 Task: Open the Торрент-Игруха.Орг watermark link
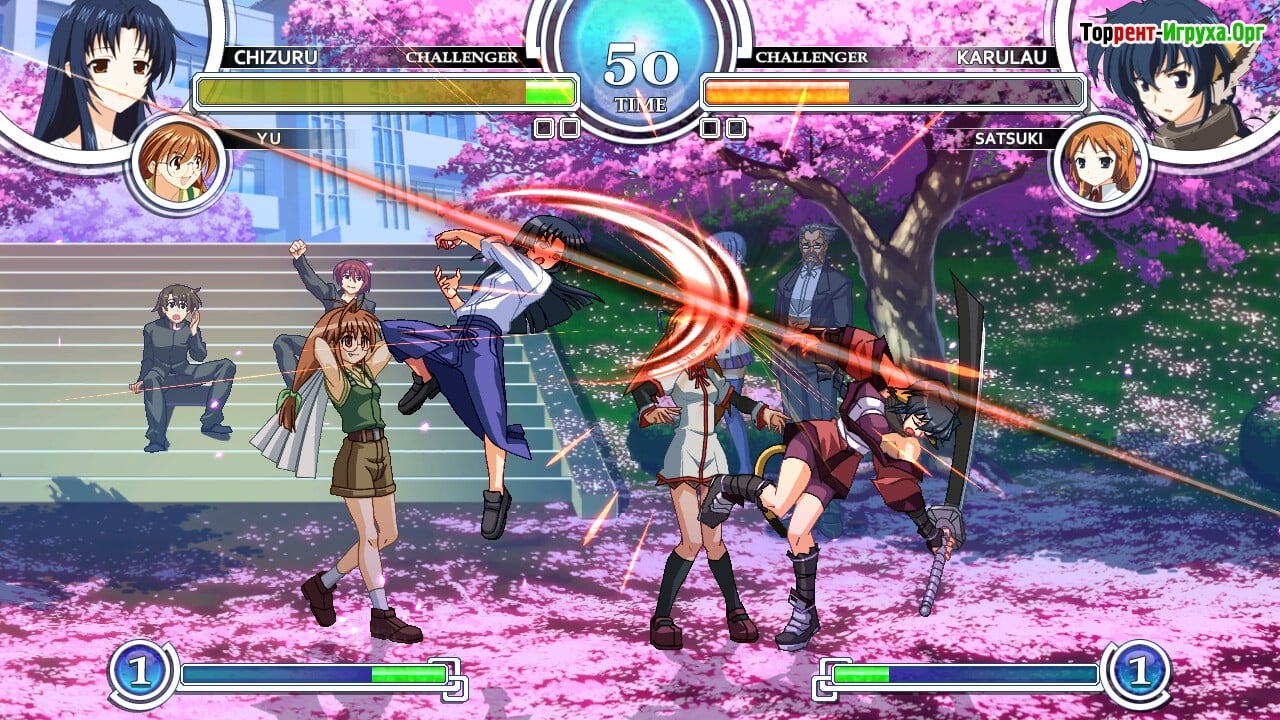pos(1172,32)
